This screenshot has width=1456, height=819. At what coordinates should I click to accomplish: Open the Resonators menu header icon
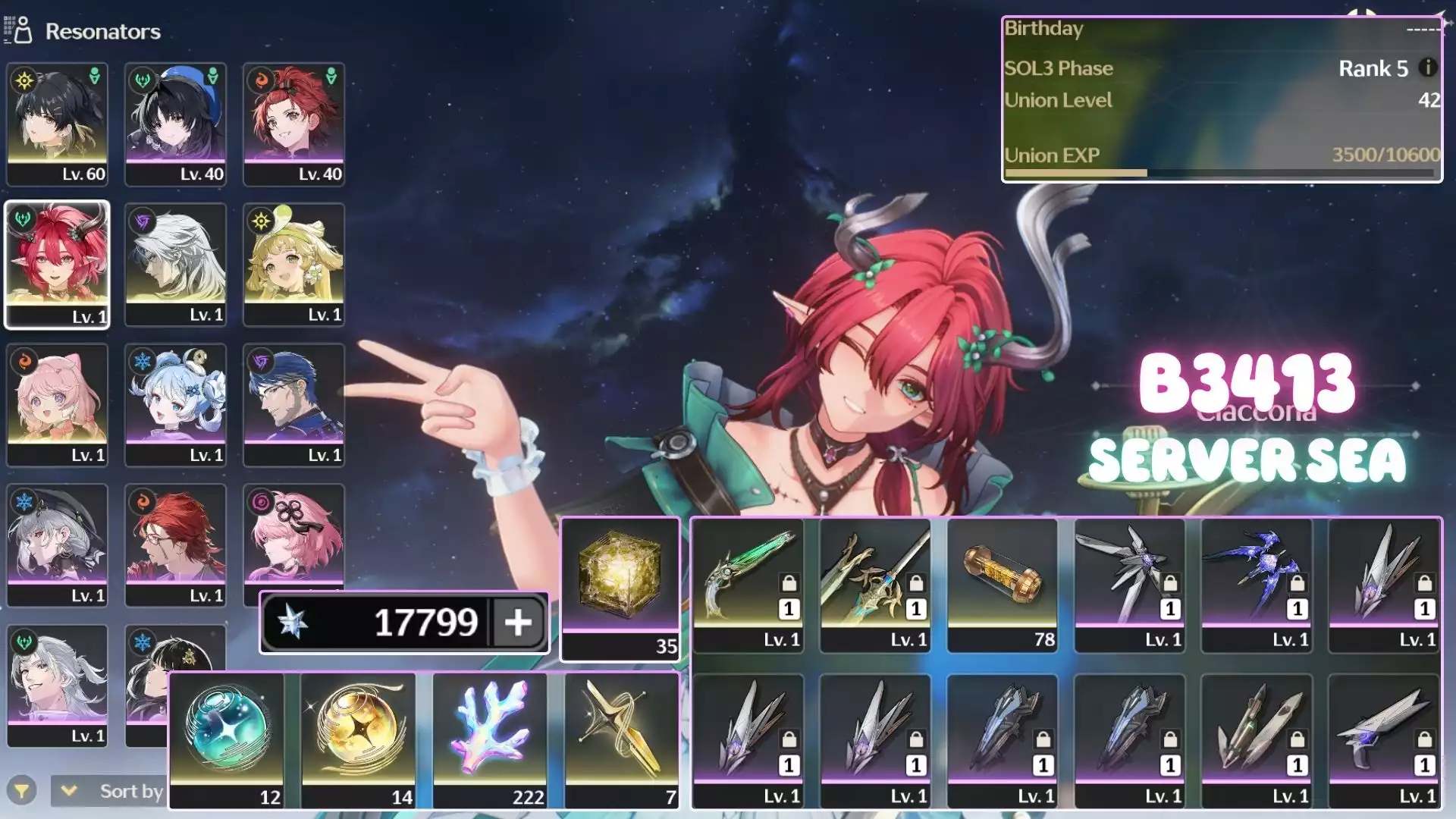18,30
